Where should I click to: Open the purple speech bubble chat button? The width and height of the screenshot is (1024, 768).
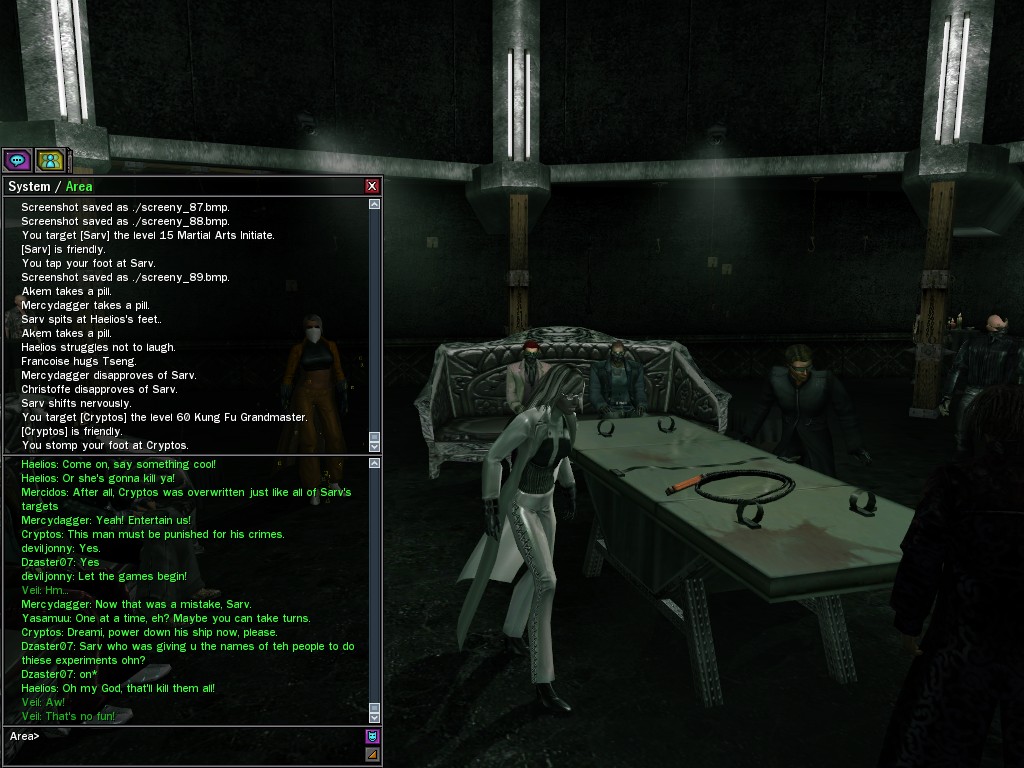tap(17, 159)
